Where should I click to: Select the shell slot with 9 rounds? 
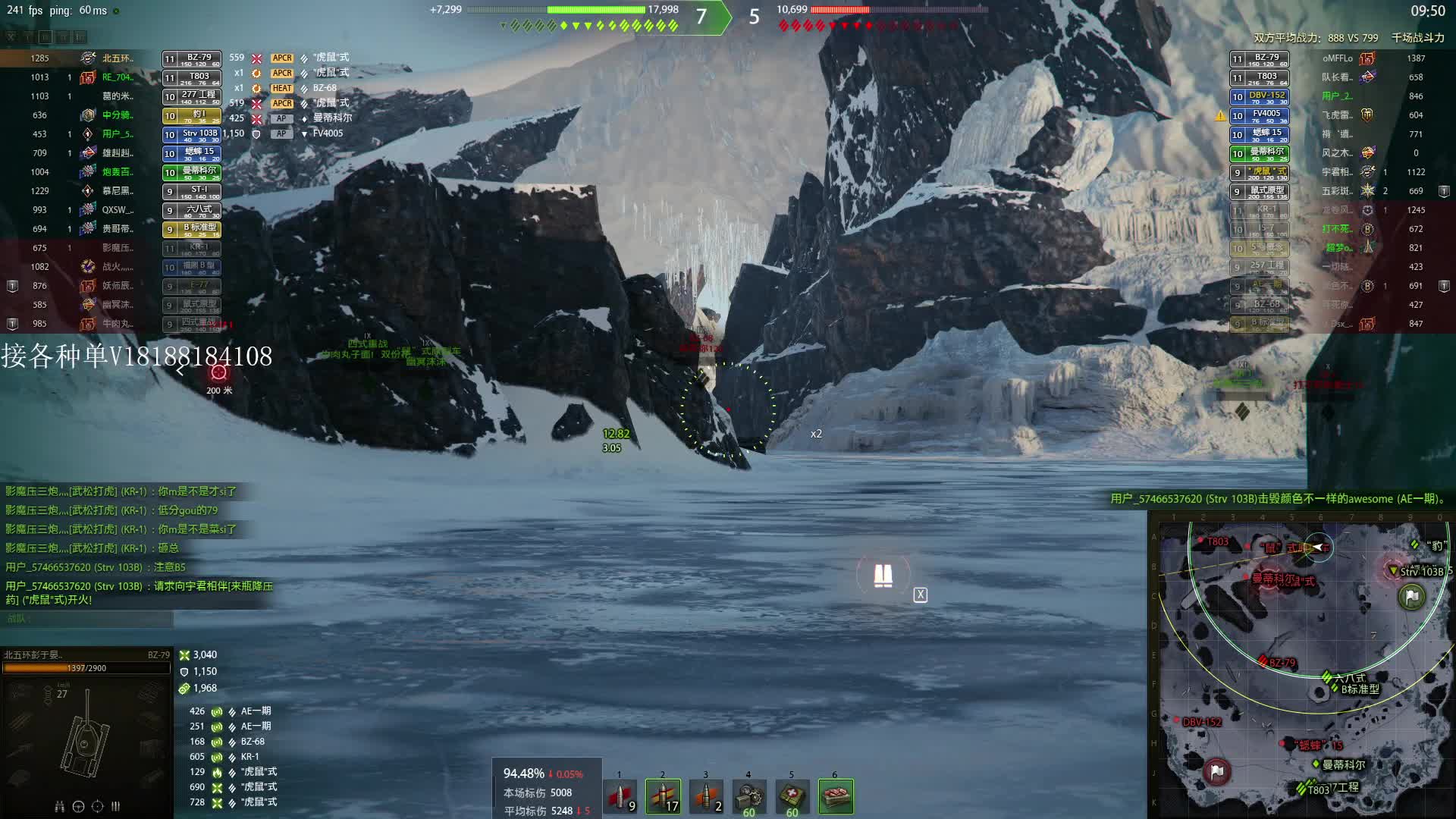coord(620,796)
